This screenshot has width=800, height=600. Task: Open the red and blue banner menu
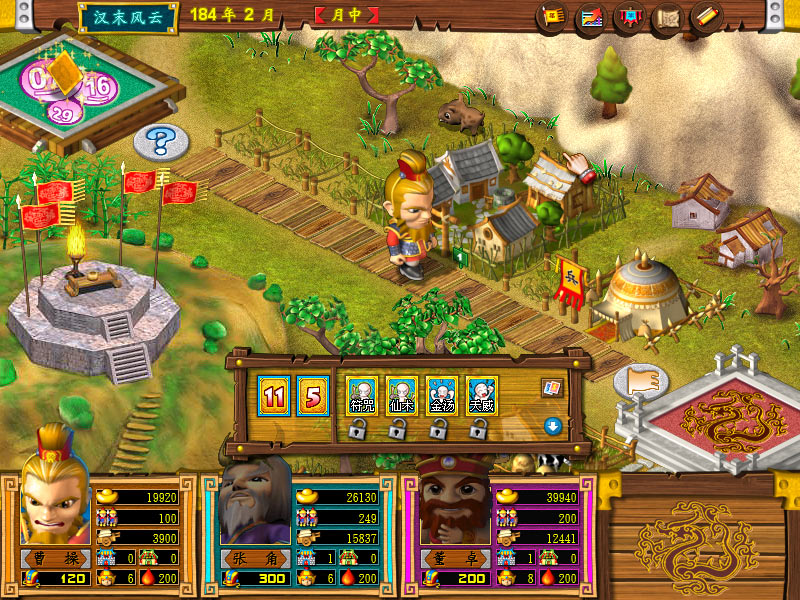pos(629,17)
